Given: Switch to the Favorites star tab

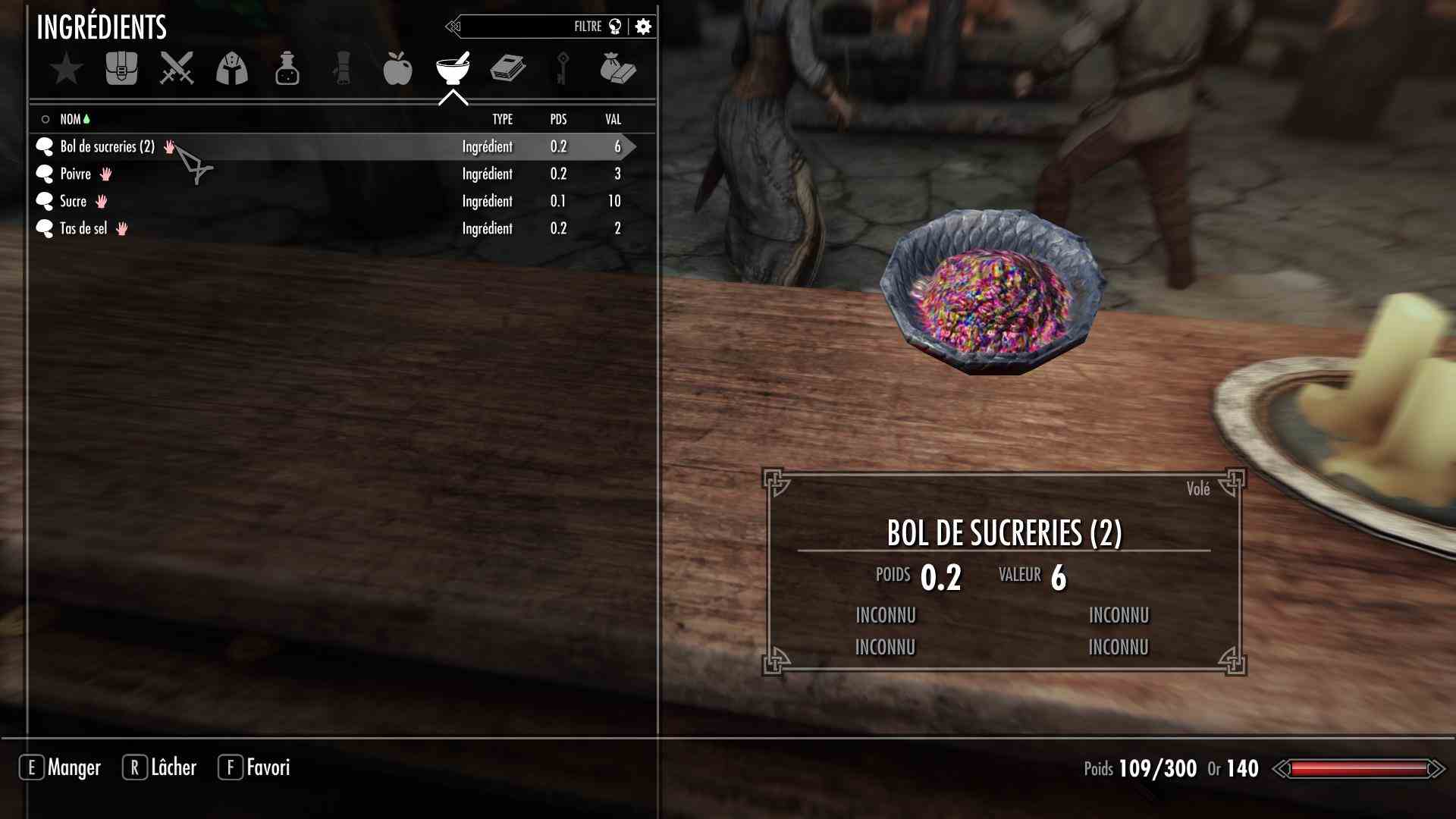Looking at the screenshot, I should pos(67,69).
